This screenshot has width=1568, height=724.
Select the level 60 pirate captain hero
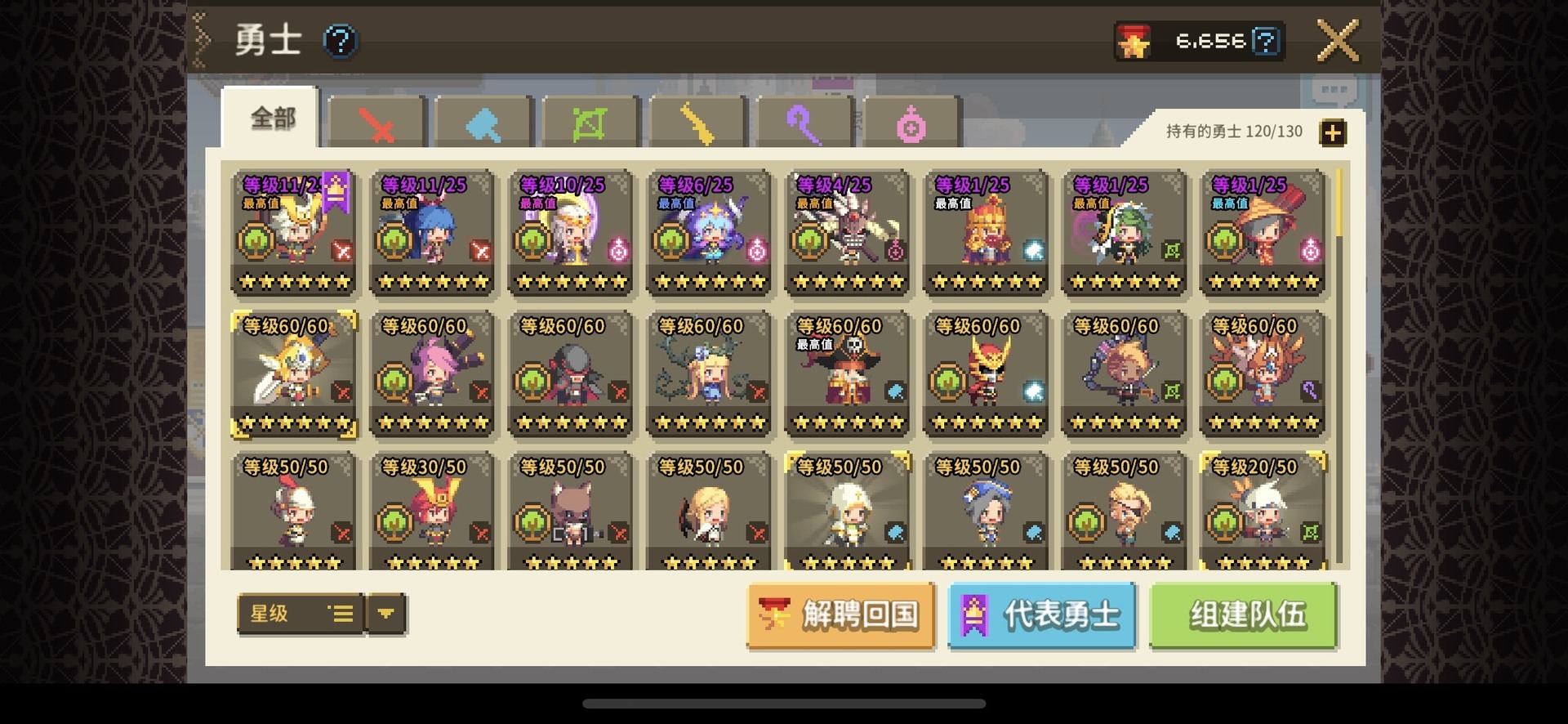[x=848, y=373]
